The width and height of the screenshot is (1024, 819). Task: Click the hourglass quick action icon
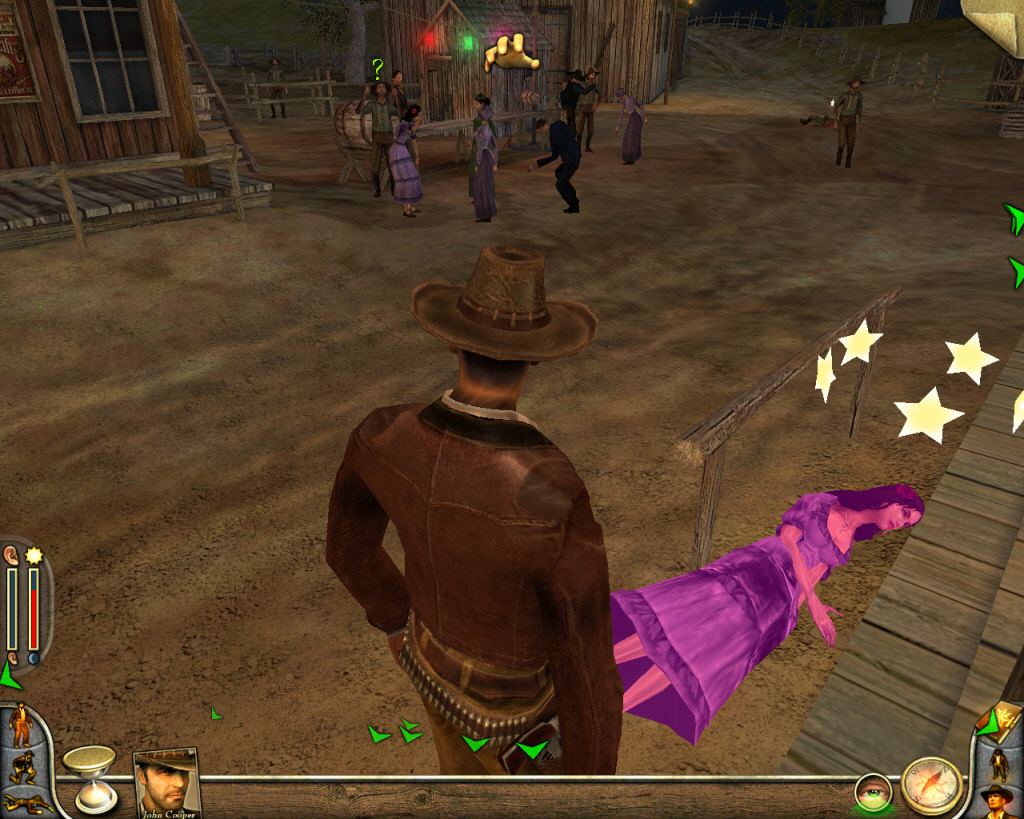(x=90, y=777)
